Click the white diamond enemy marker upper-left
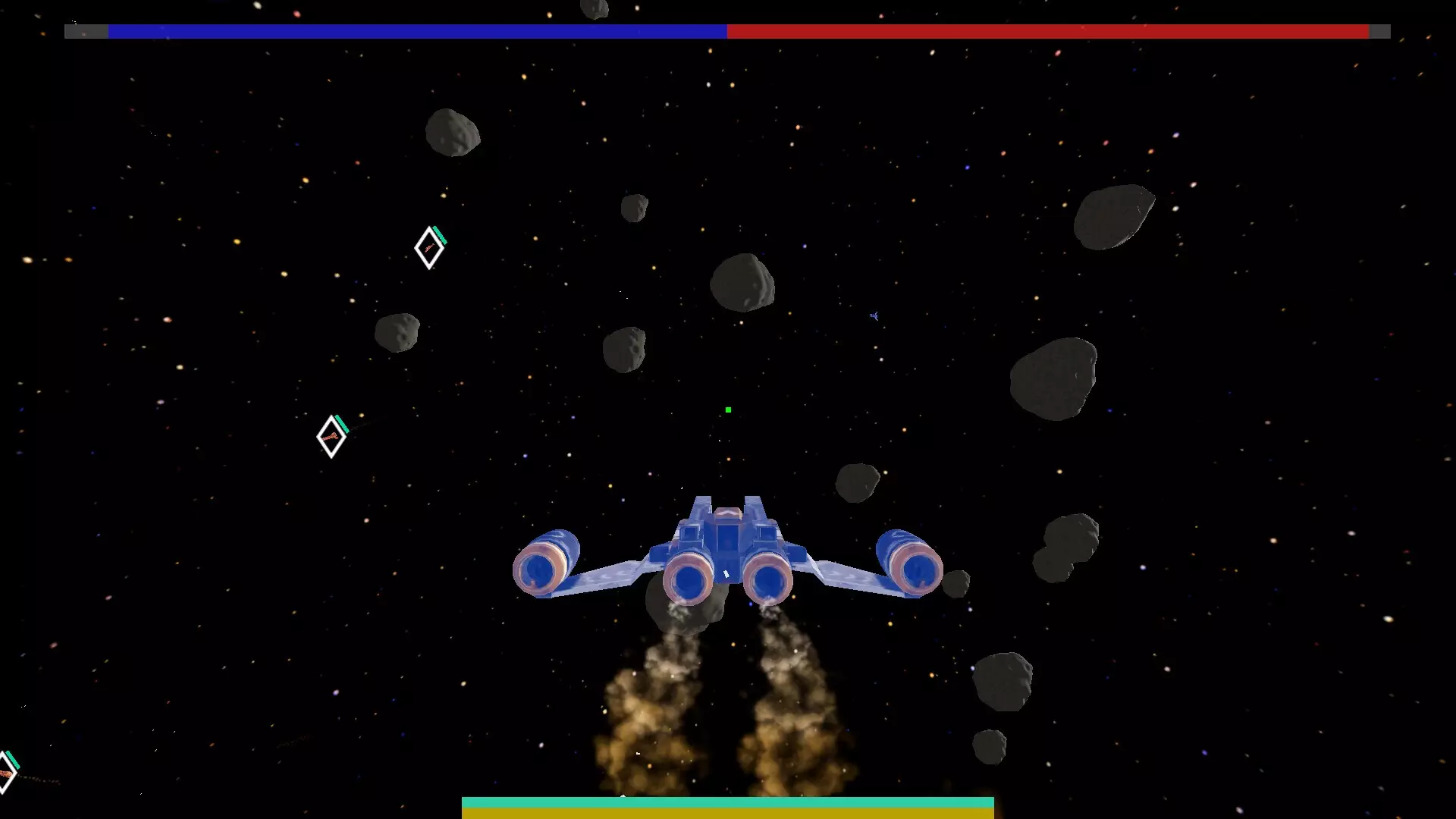The image size is (1456, 819). pyautogui.click(x=428, y=248)
